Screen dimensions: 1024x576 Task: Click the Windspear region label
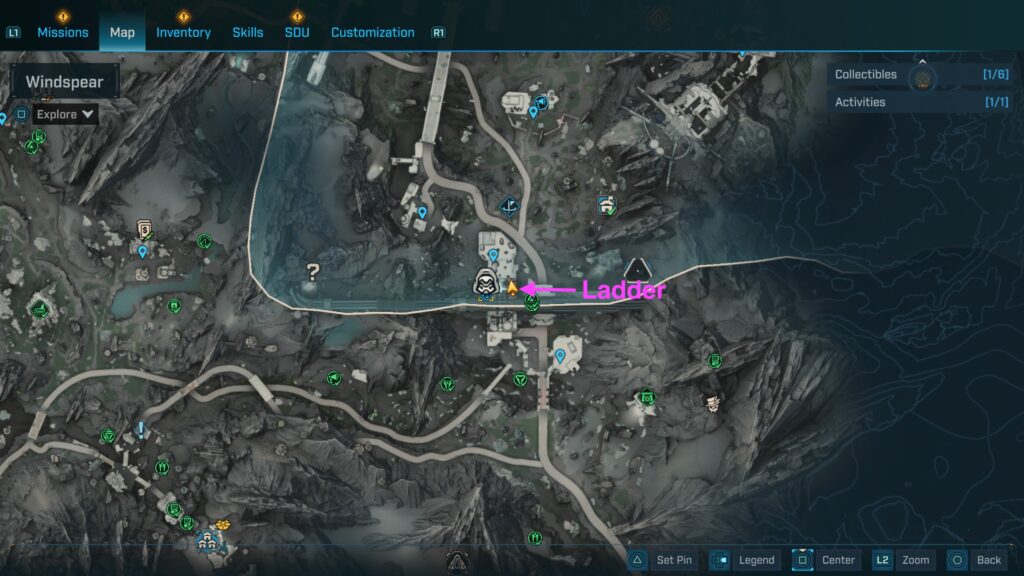[x=64, y=82]
